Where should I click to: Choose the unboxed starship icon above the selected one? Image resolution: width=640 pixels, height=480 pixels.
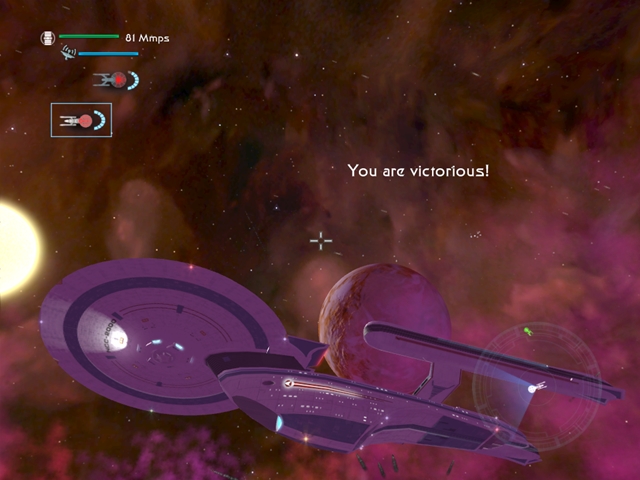pos(115,79)
